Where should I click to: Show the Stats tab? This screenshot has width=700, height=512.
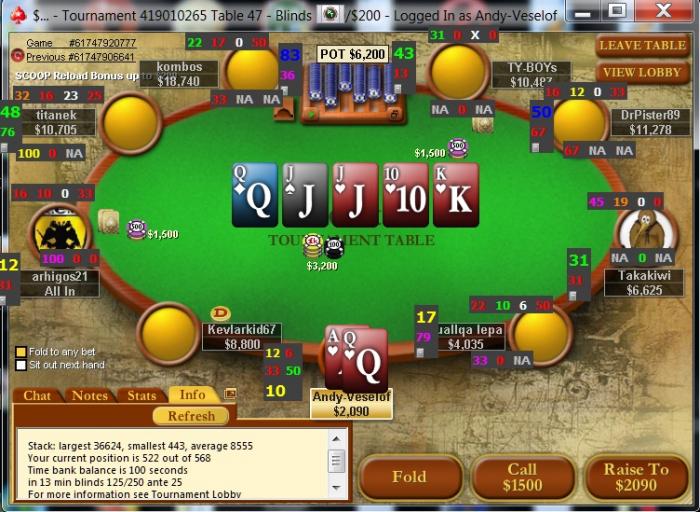point(141,395)
